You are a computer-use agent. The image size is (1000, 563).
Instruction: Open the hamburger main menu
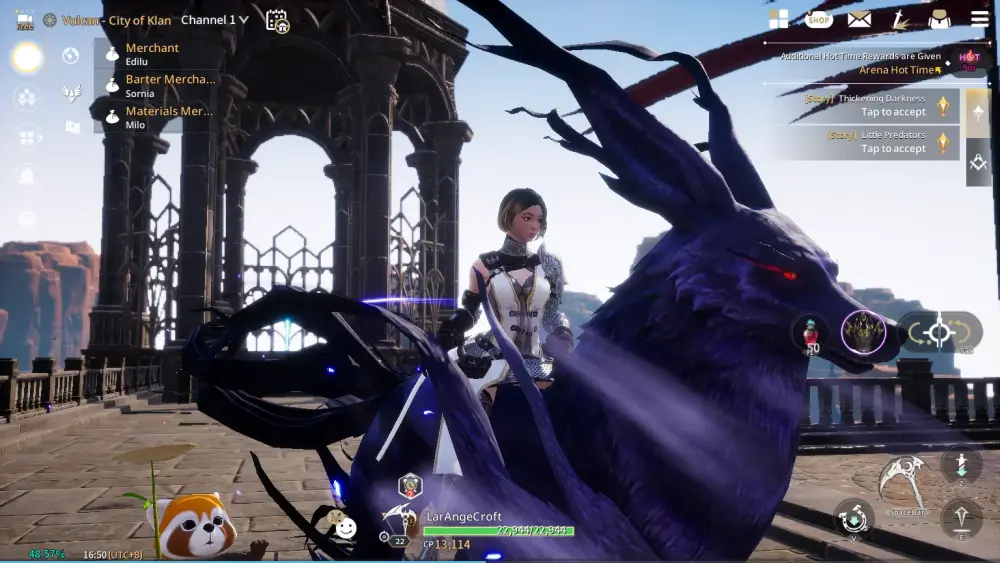point(980,19)
